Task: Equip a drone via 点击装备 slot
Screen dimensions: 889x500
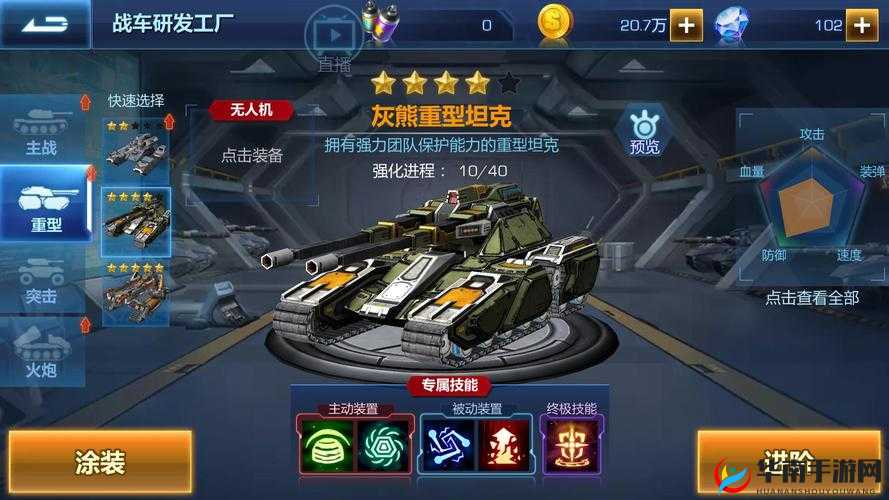Action: [252, 156]
